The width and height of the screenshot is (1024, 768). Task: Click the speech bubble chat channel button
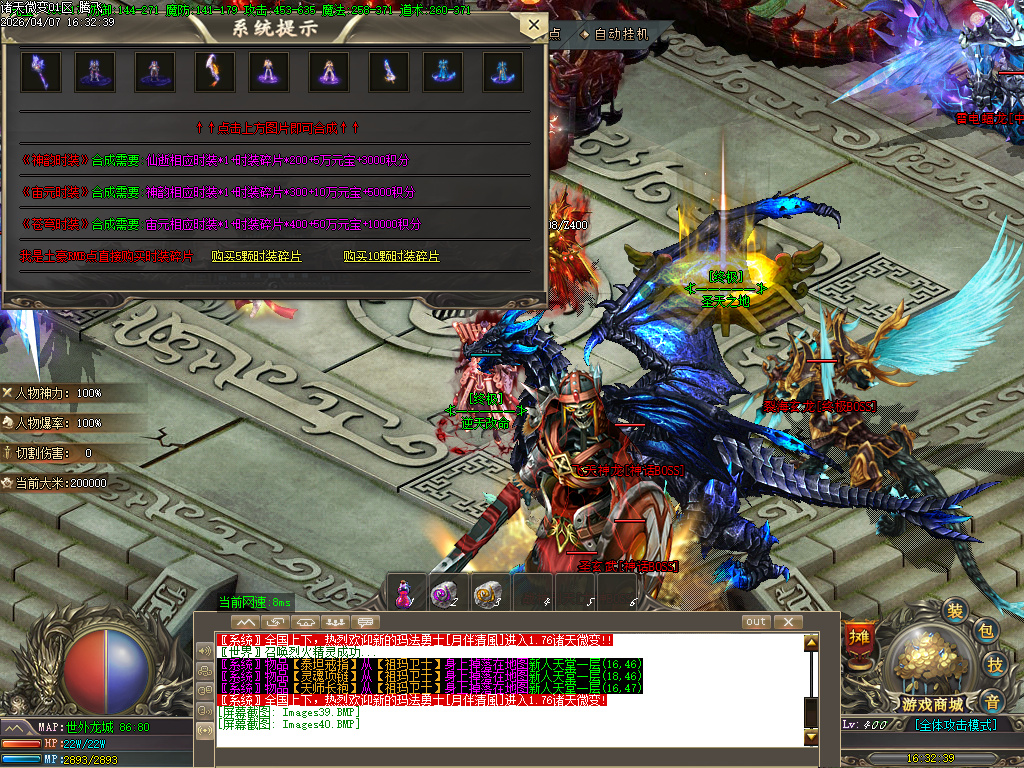coord(368,622)
